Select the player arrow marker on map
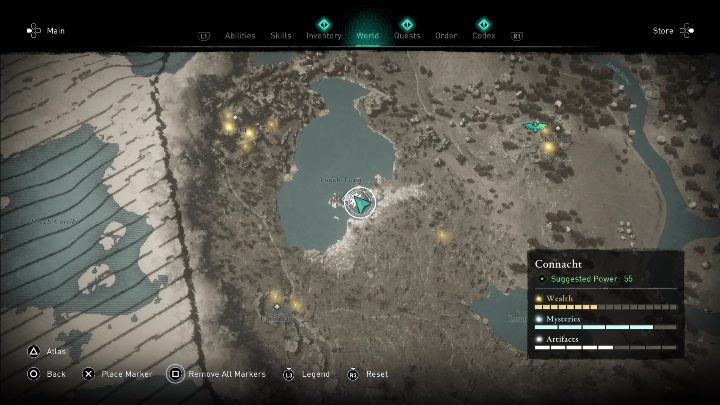Screen dimensions: 720x405 point(360,204)
